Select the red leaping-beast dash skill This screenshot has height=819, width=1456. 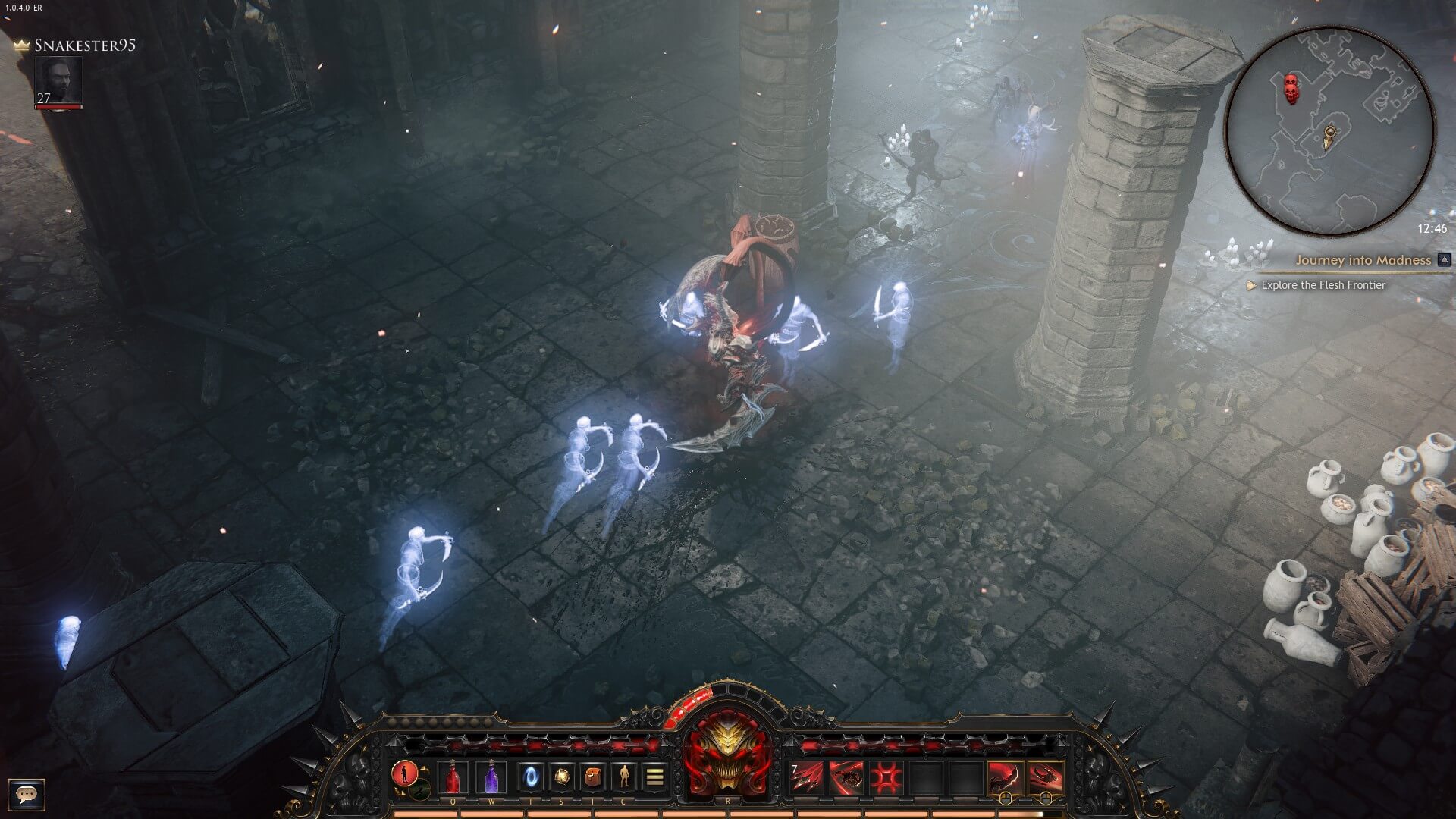point(846,778)
